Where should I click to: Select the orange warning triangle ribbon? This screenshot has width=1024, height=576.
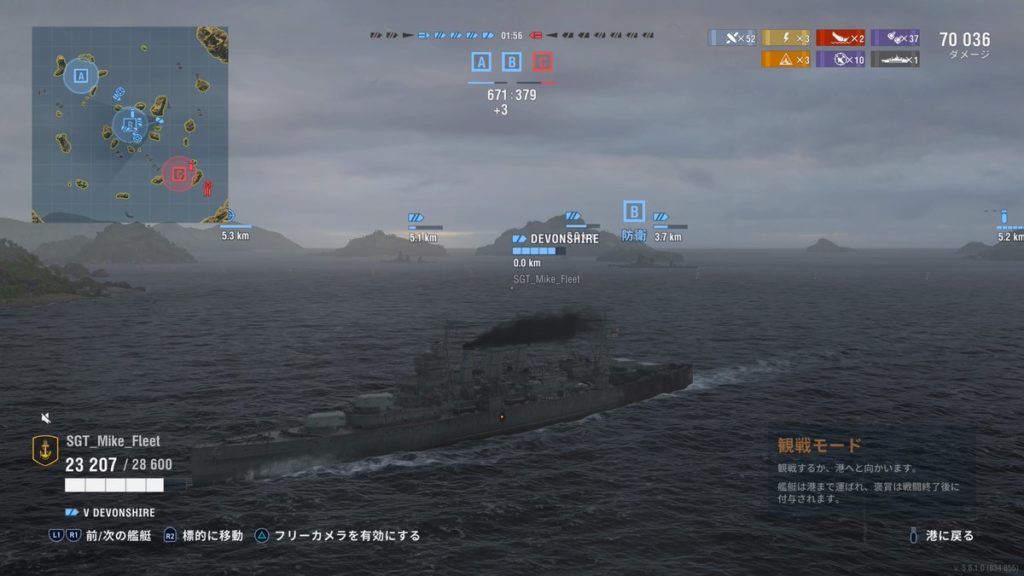787,59
